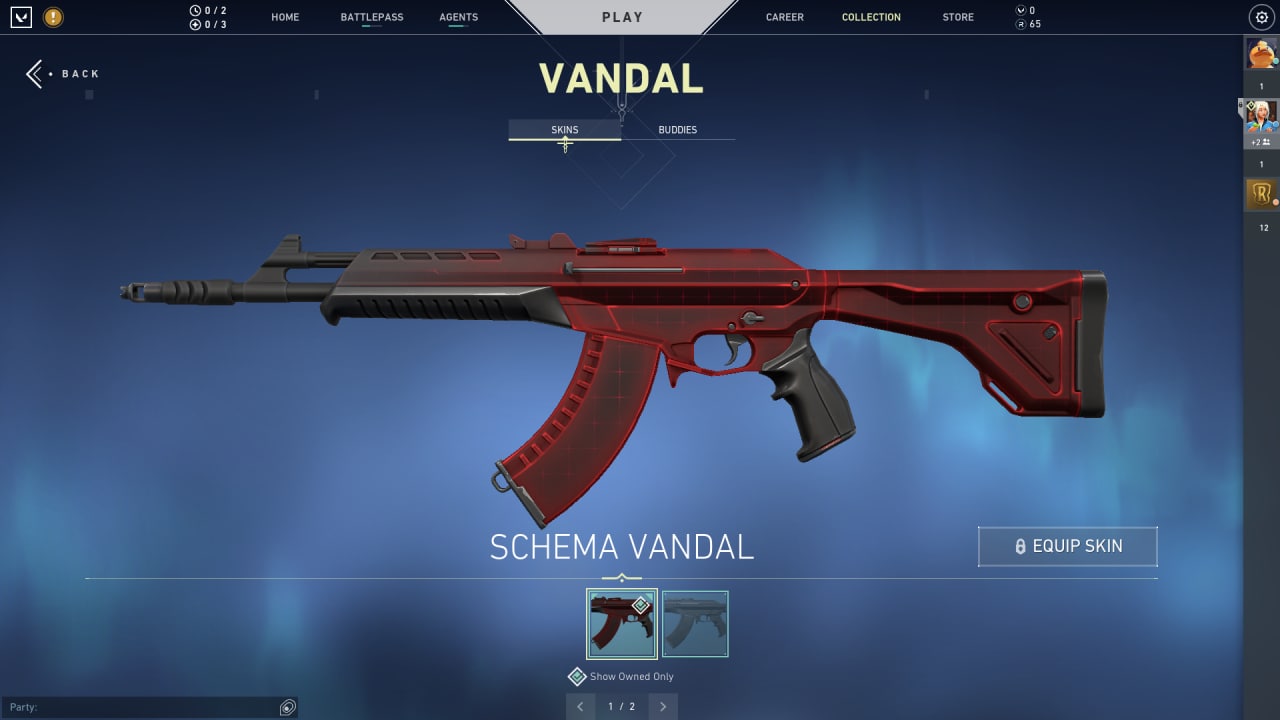Go to the Agents menu

458,17
